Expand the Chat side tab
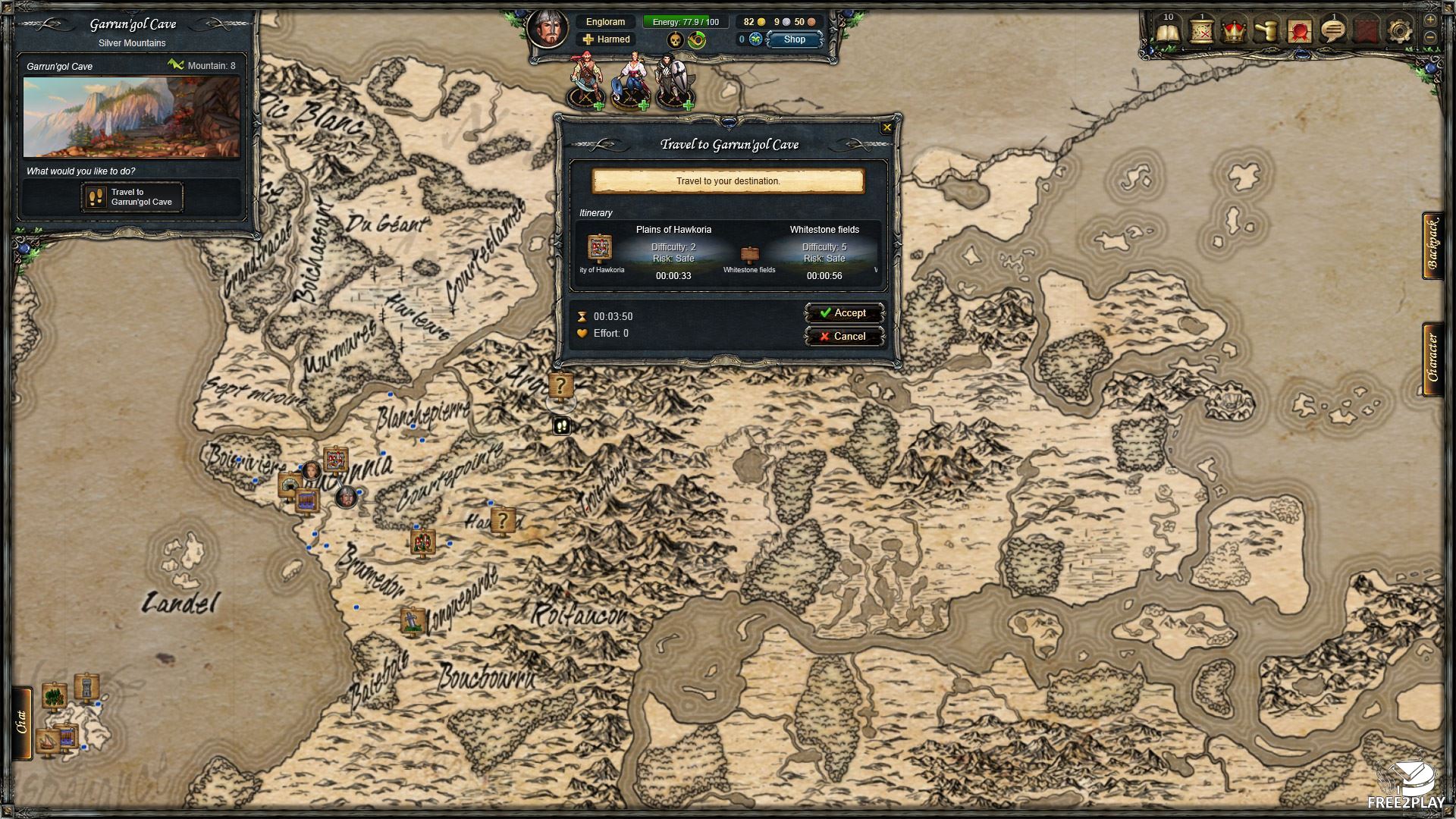Image resolution: width=1456 pixels, height=819 pixels. click(x=22, y=722)
